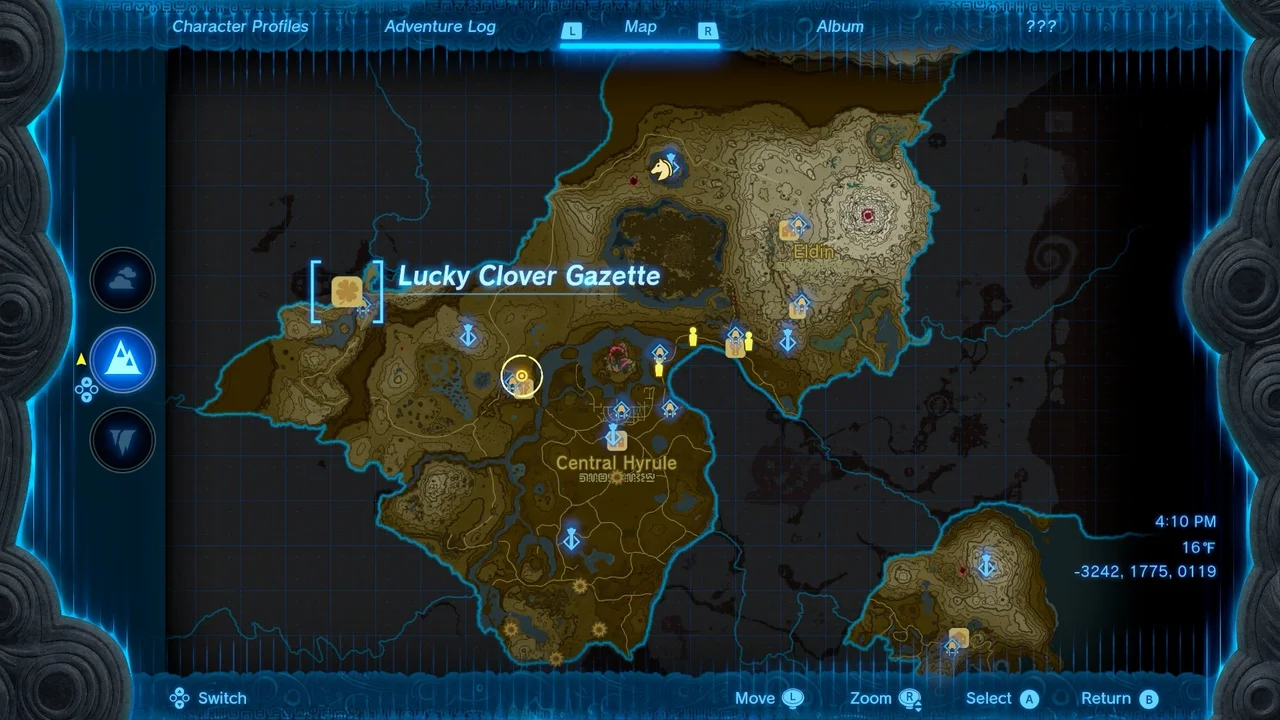Click the cave entrance icon beside Eldin
Viewport: 1280px width, 720px height.
[788, 231]
